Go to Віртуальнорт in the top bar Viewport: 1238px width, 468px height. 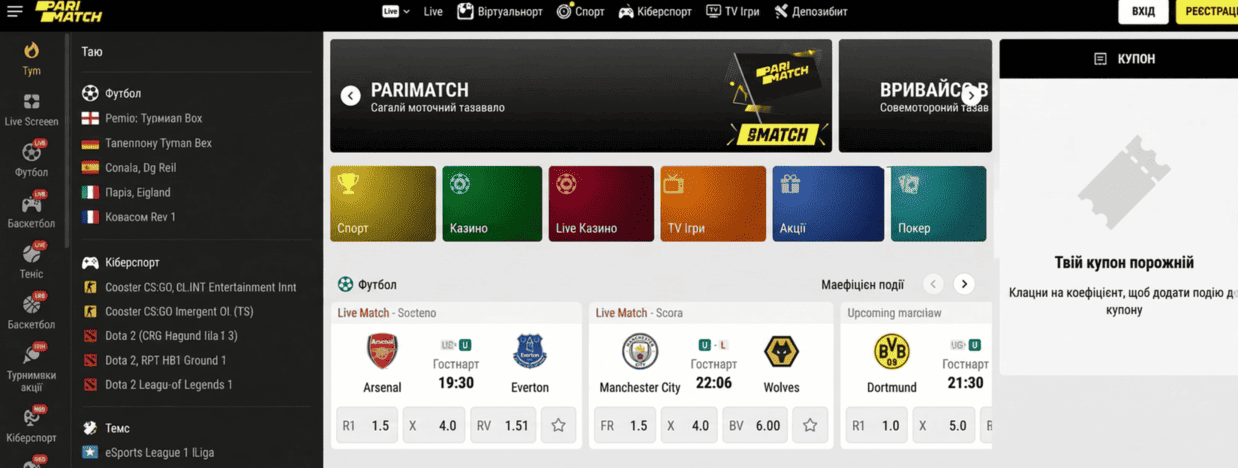pos(500,12)
